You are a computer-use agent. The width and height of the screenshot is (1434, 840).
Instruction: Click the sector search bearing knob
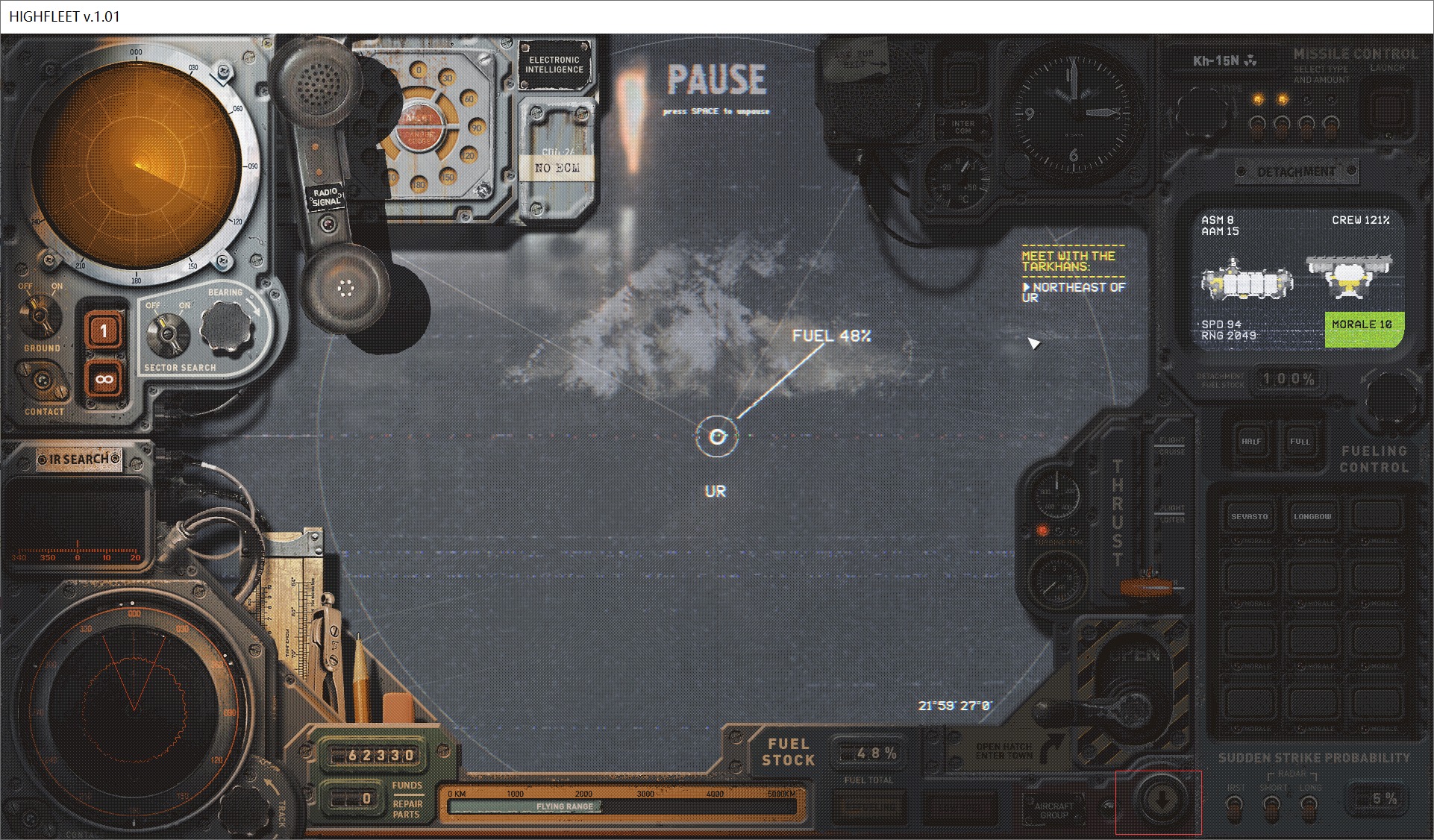(x=224, y=326)
